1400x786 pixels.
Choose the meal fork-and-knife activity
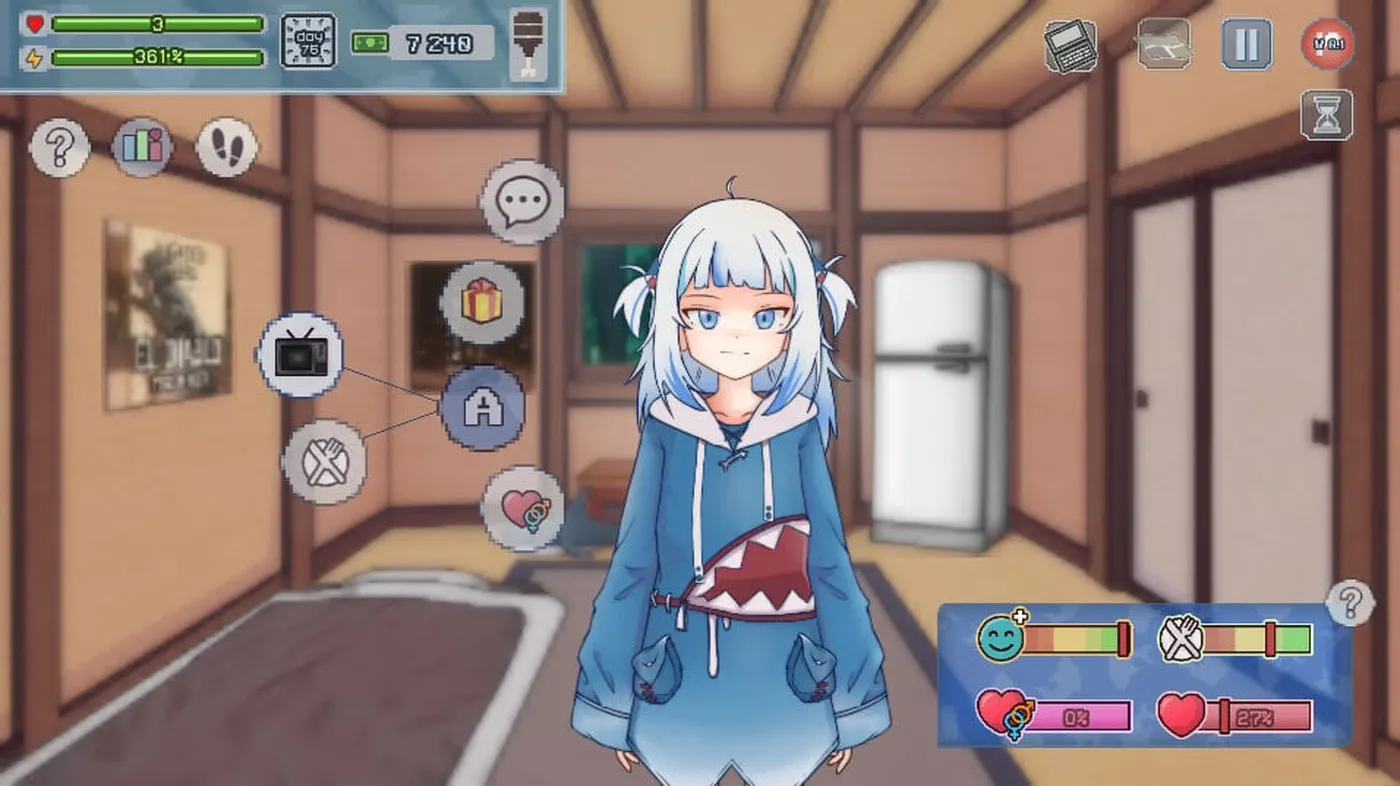324,462
